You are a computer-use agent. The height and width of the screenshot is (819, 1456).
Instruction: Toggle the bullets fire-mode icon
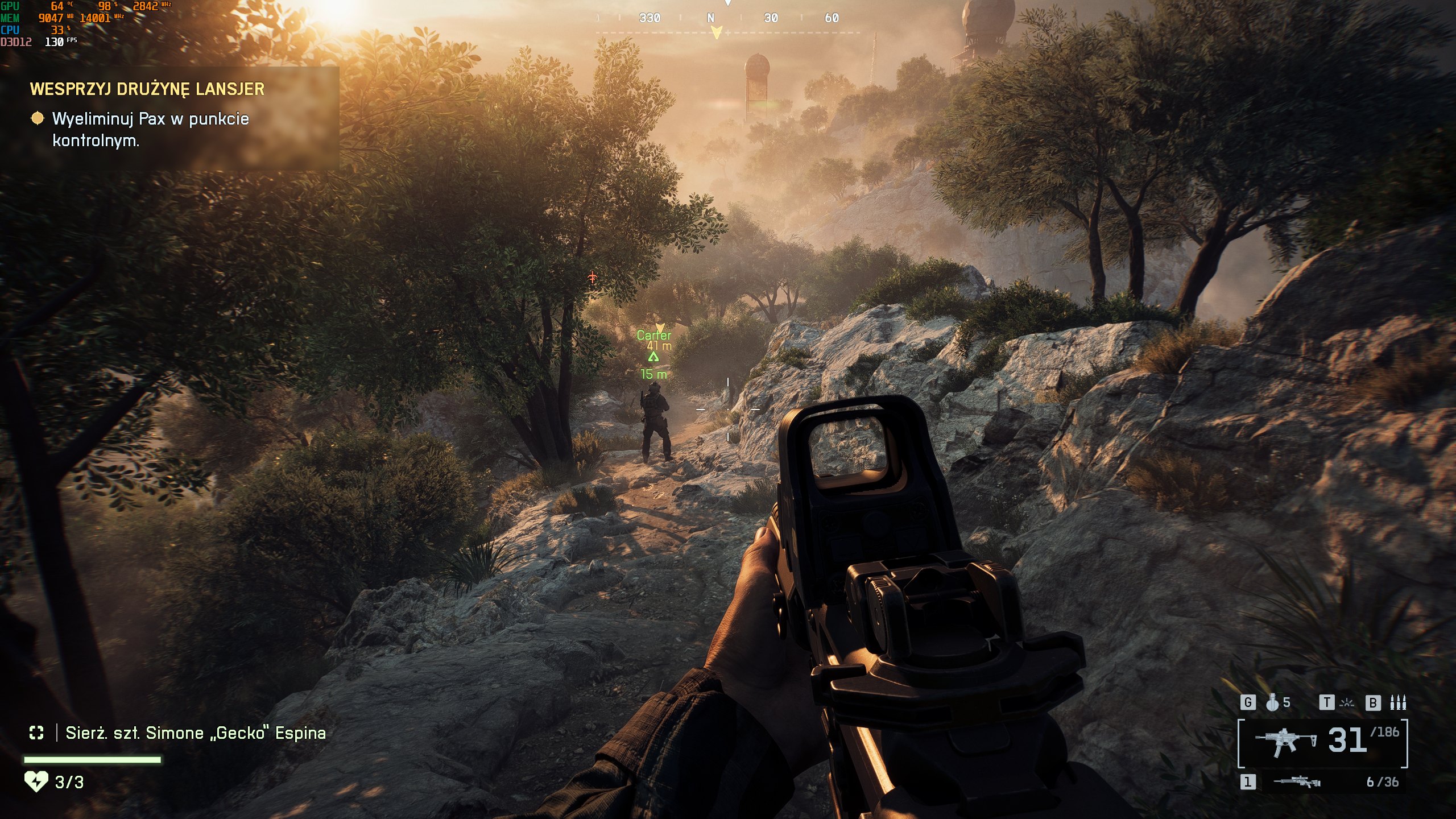pos(1398,703)
